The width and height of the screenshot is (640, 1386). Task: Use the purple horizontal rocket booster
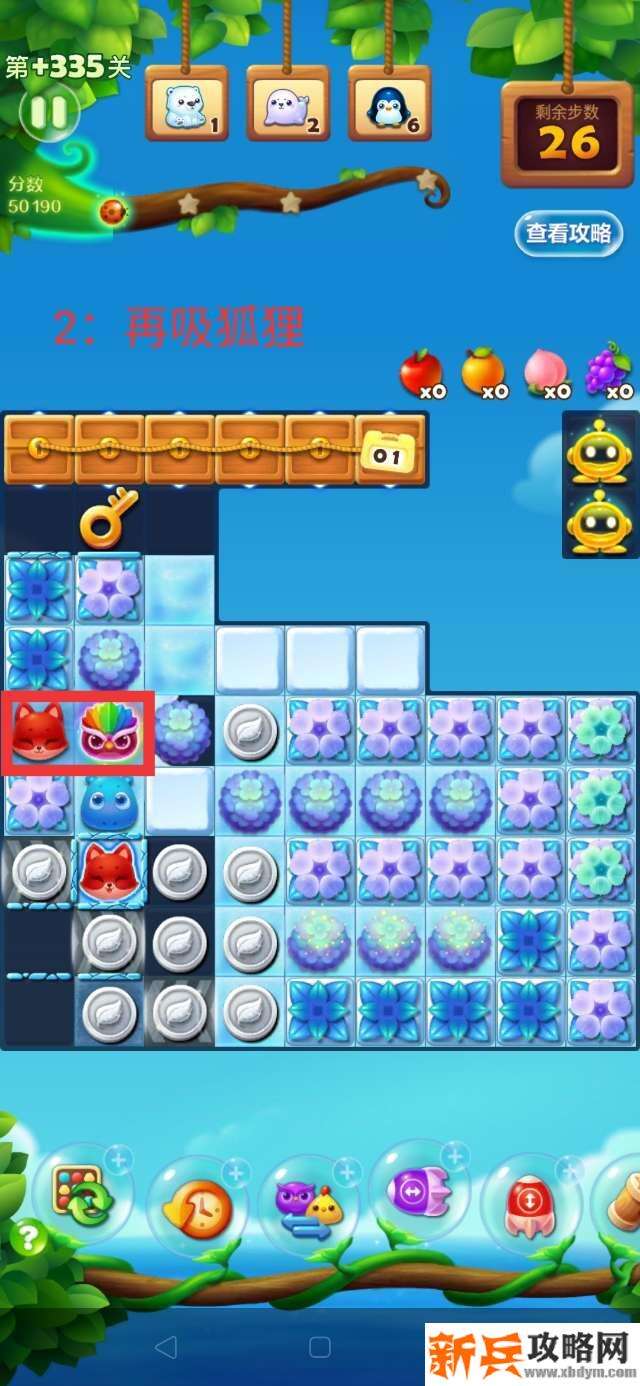coord(418,1192)
